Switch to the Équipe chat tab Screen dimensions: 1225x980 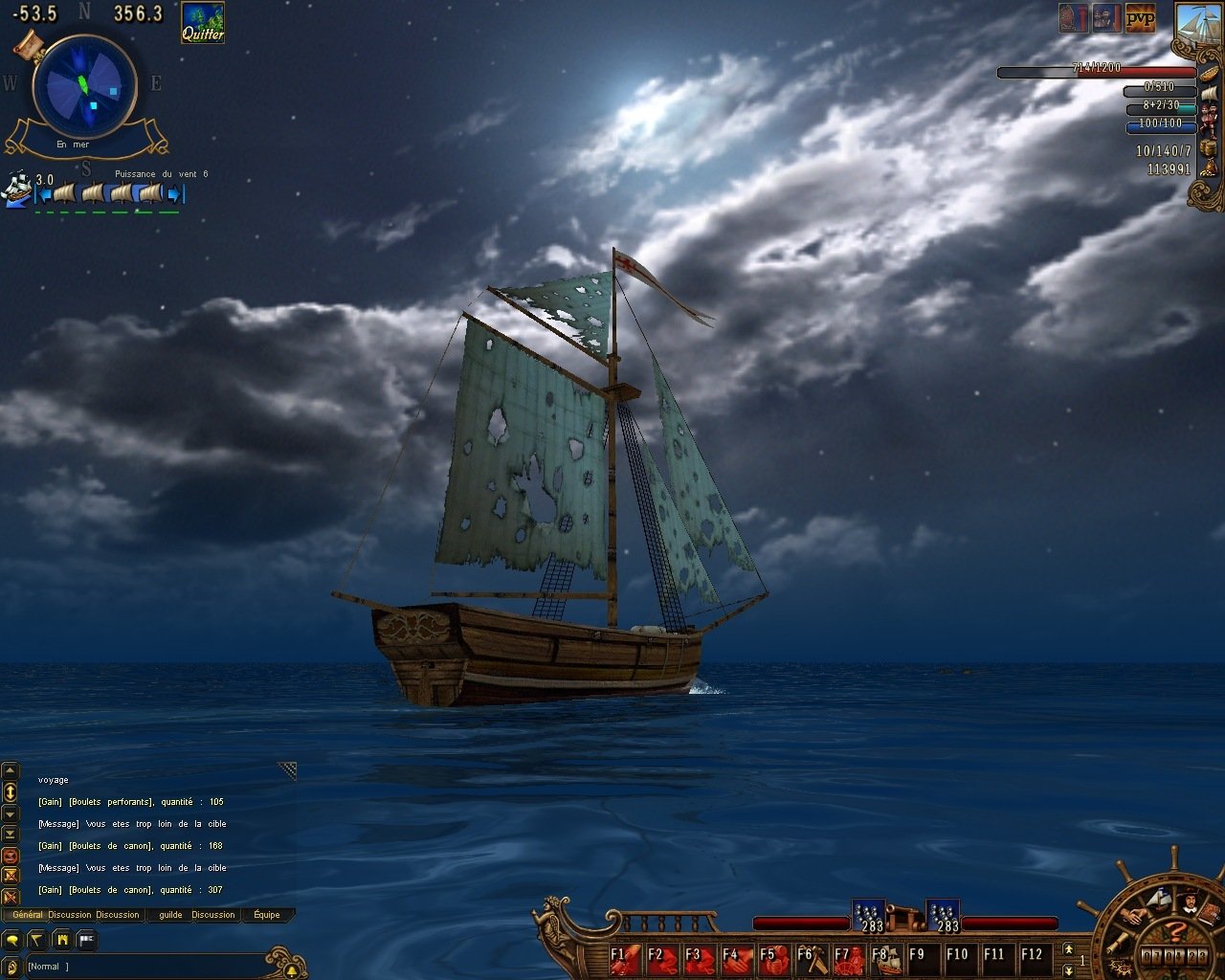click(x=267, y=915)
